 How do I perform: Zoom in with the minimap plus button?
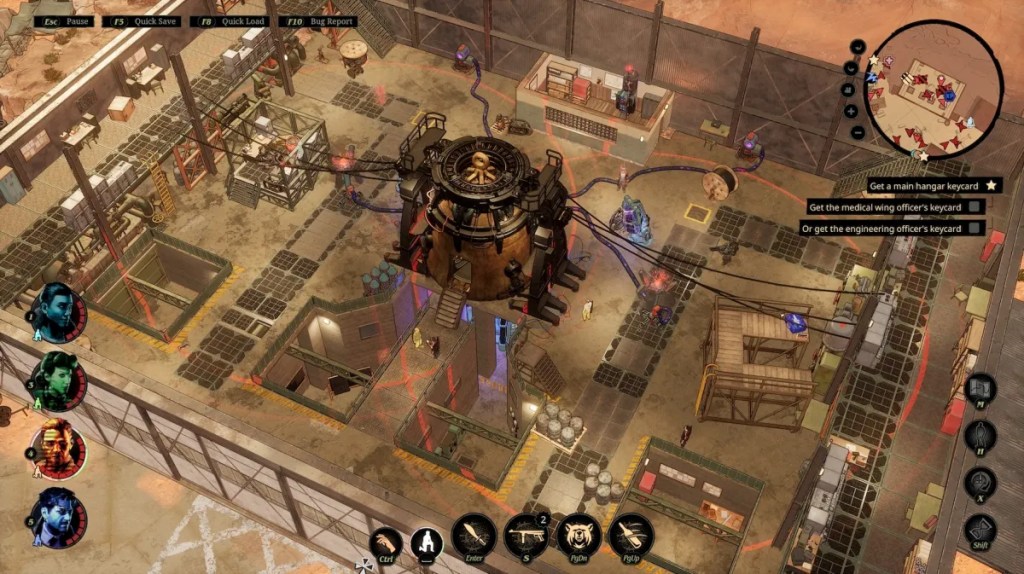pos(851,111)
